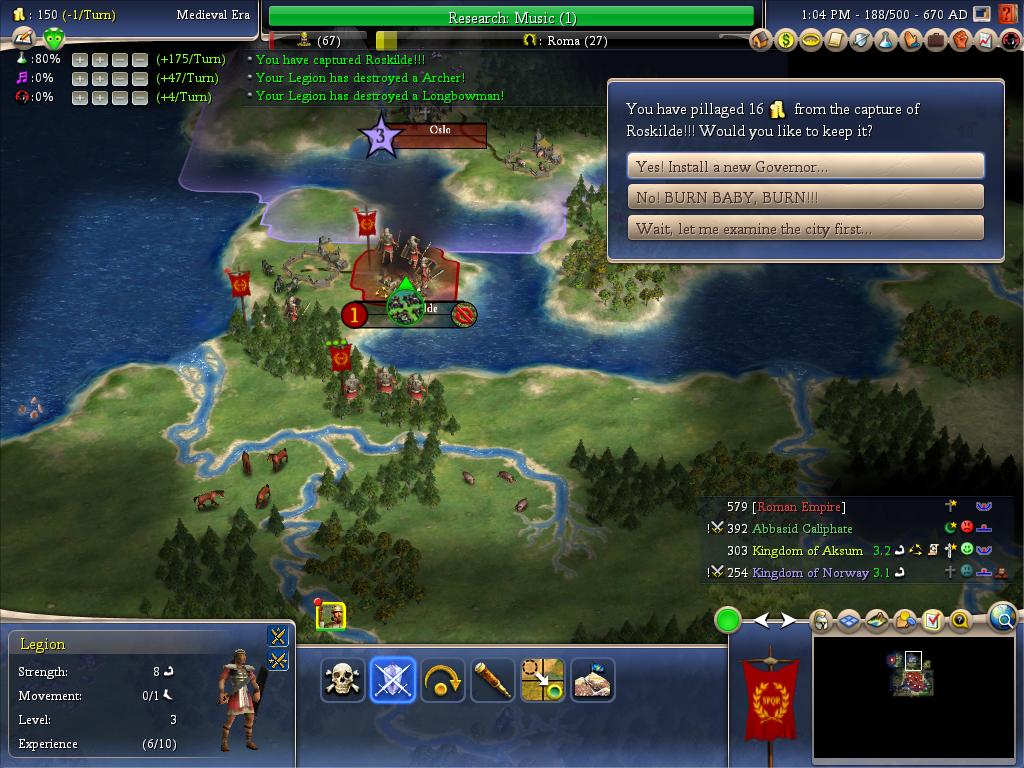The height and width of the screenshot is (768, 1024).
Task: Open the Civilopedia question mark book
Action: click(1008, 14)
